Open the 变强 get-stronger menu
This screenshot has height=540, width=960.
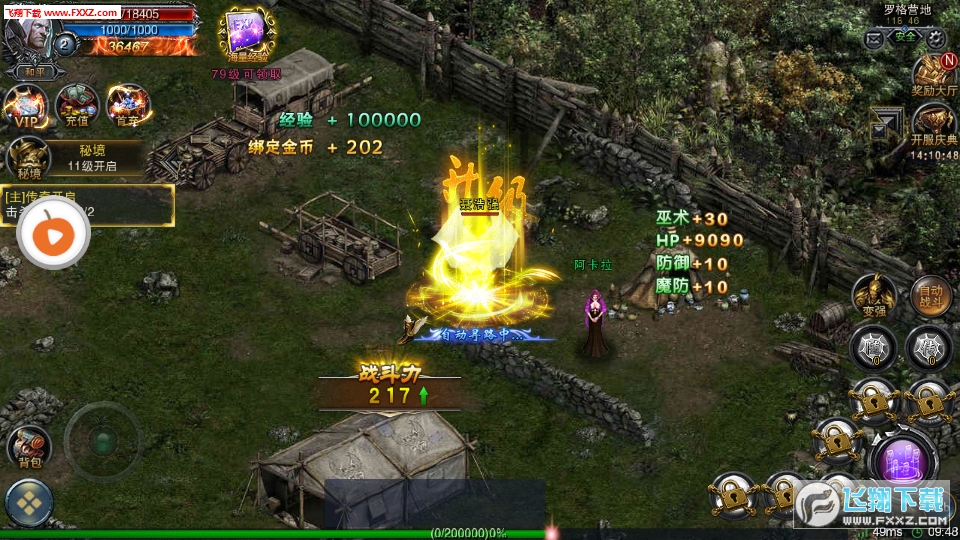[x=873, y=295]
